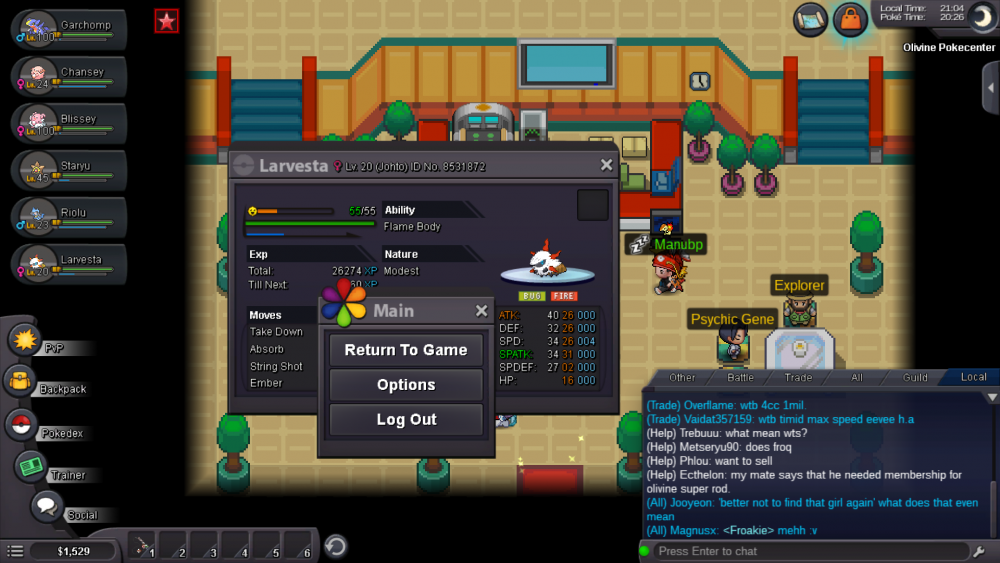Image resolution: width=1000 pixels, height=563 pixels.
Task: Close the Main menu window
Action: tap(481, 311)
